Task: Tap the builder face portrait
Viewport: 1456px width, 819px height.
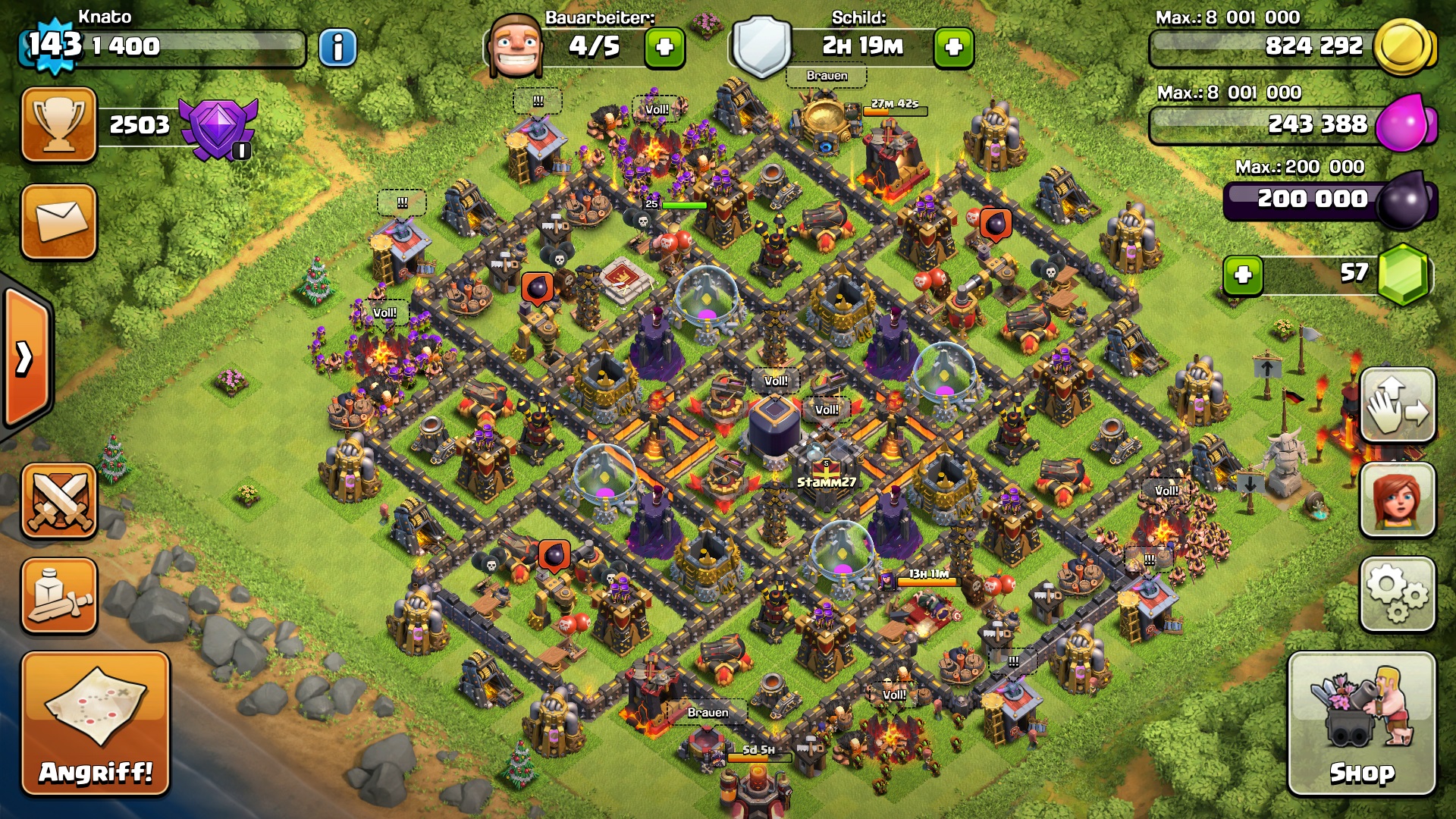Action: coord(516,47)
